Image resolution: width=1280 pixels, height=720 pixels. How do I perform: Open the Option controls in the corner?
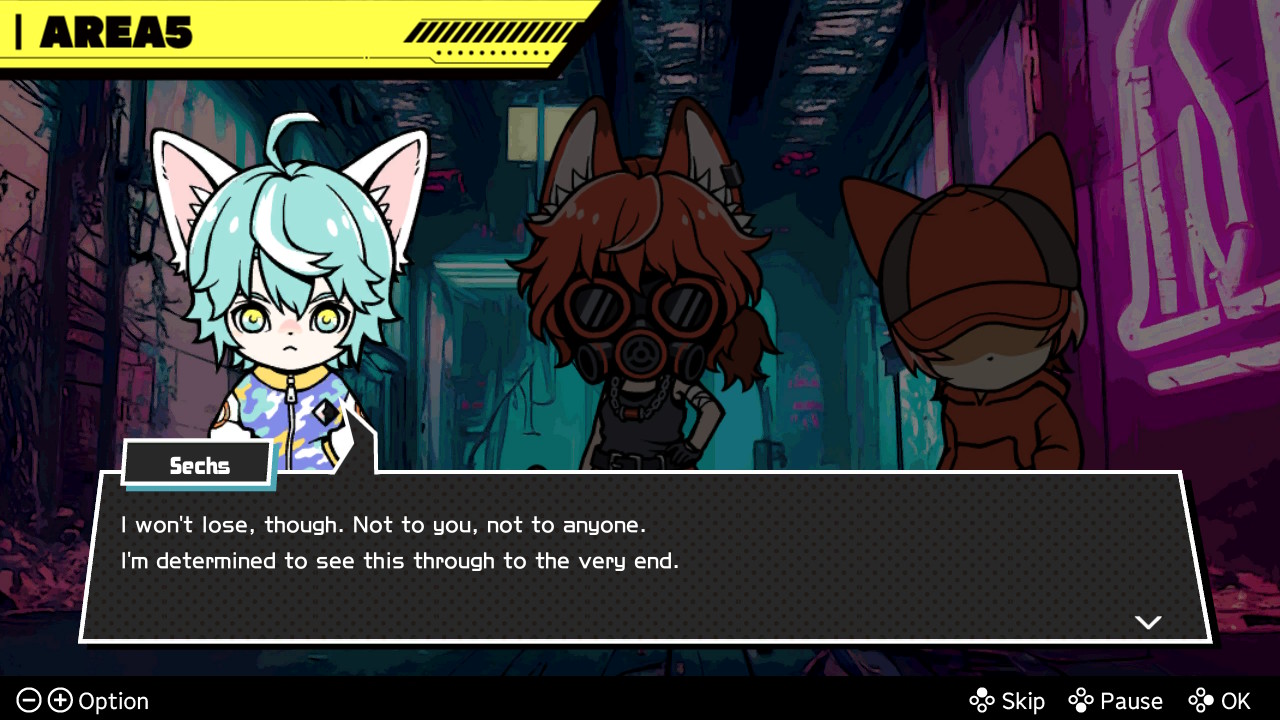[x=113, y=701]
